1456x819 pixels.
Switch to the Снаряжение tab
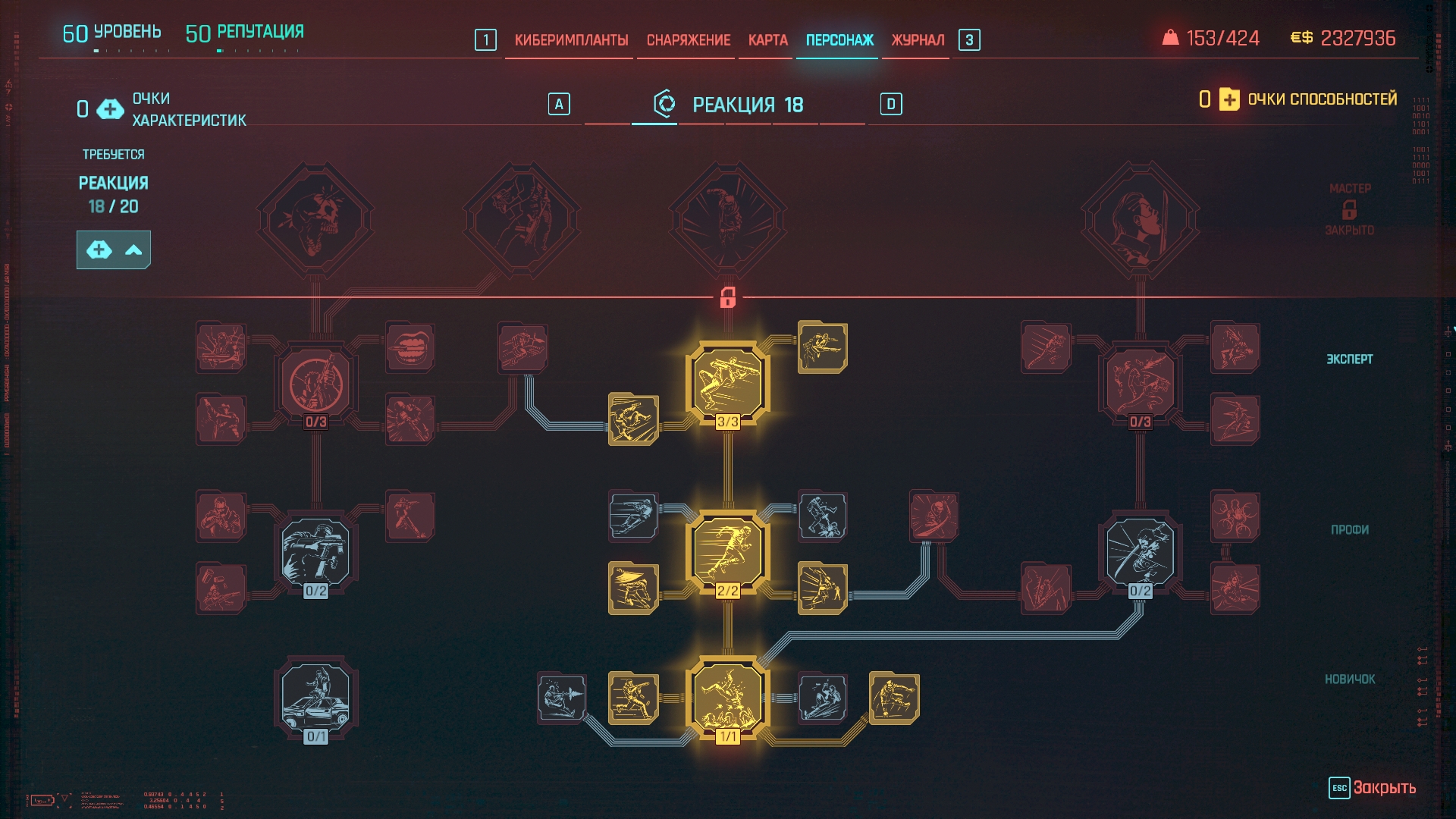coord(688,40)
